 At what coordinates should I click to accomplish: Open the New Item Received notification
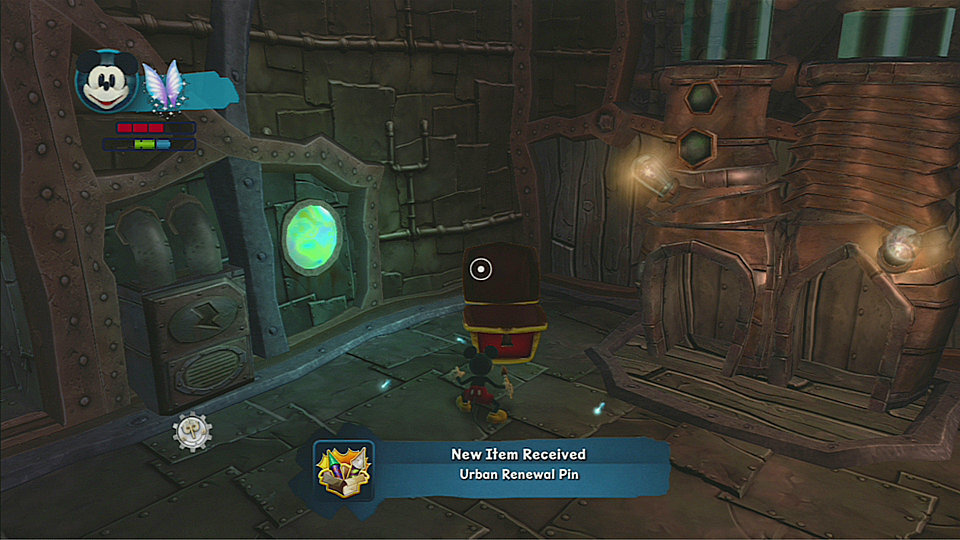click(x=516, y=465)
